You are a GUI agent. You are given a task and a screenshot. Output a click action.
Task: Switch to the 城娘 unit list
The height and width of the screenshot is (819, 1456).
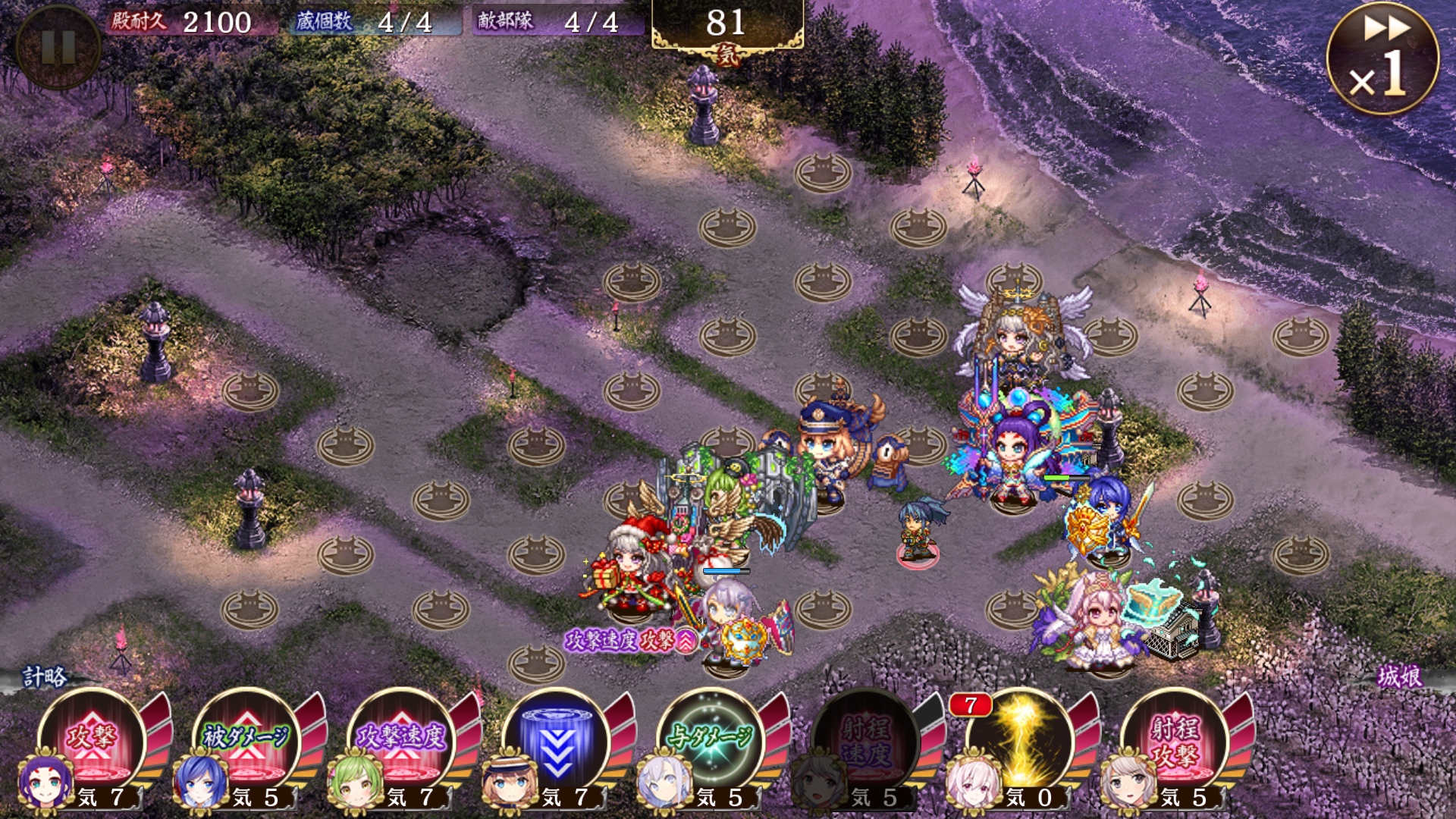point(1399,676)
